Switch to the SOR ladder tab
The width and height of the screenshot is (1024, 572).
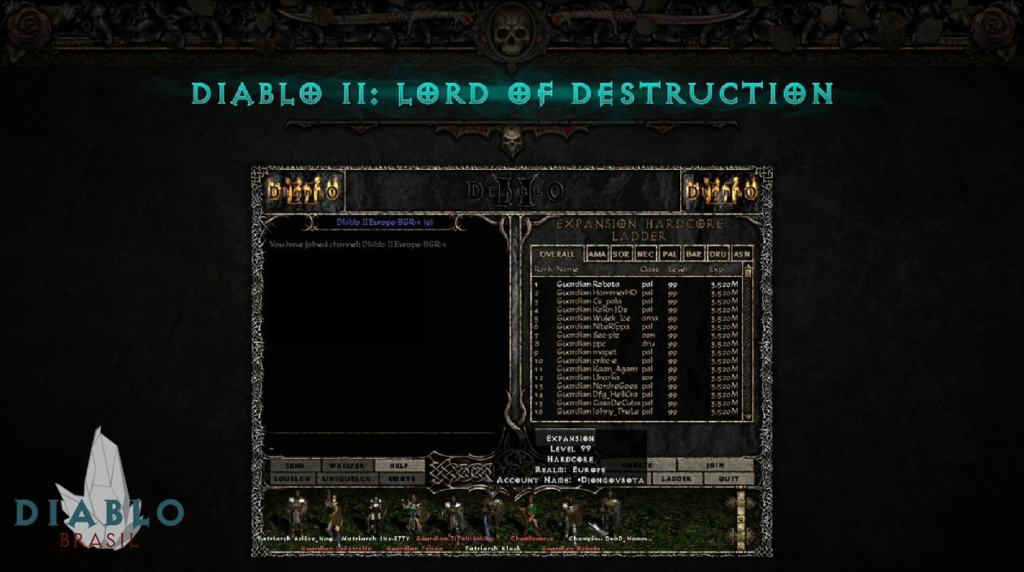pyautogui.click(x=621, y=254)
